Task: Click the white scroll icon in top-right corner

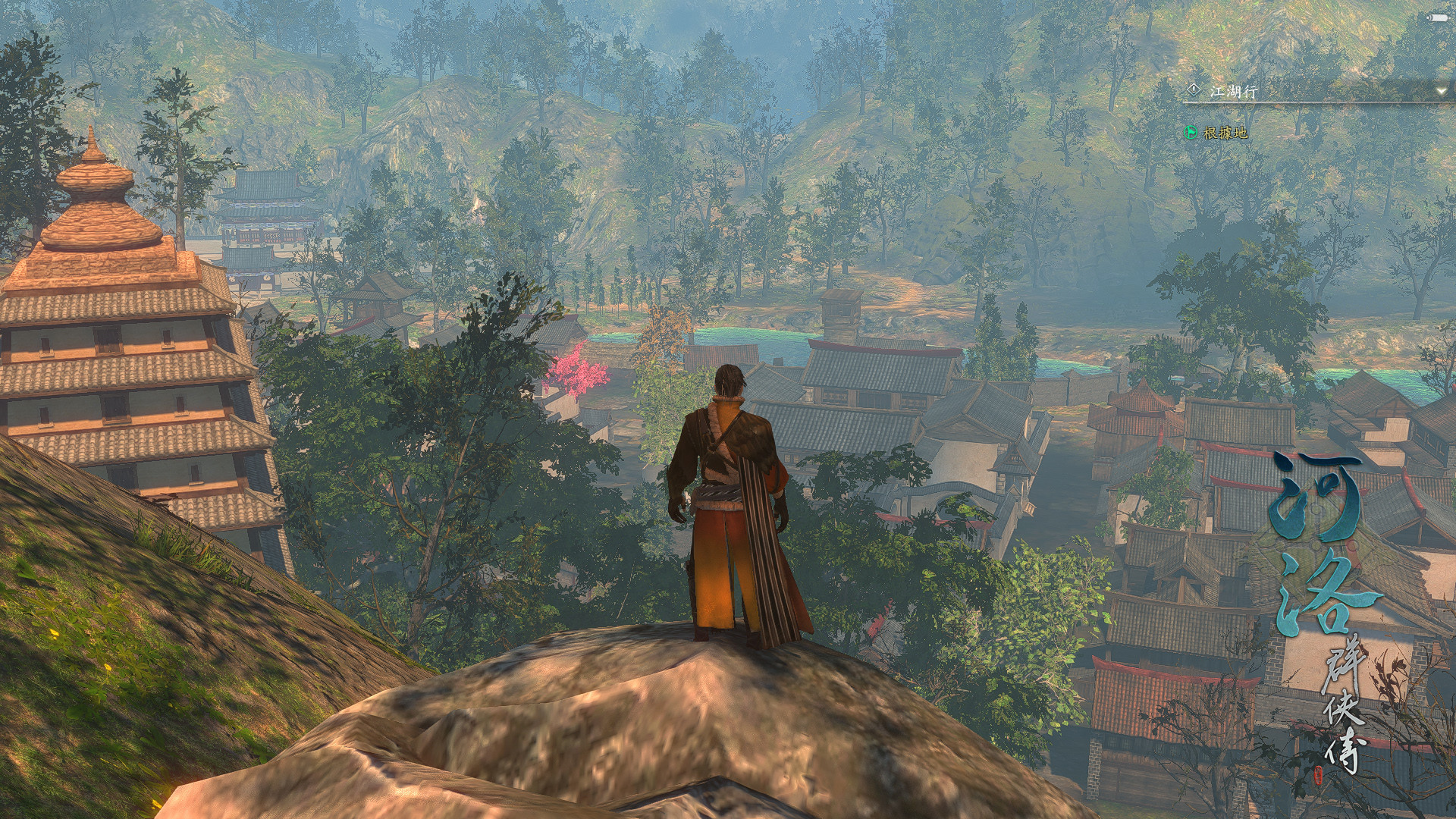Action: click(x=1437, y=17)
